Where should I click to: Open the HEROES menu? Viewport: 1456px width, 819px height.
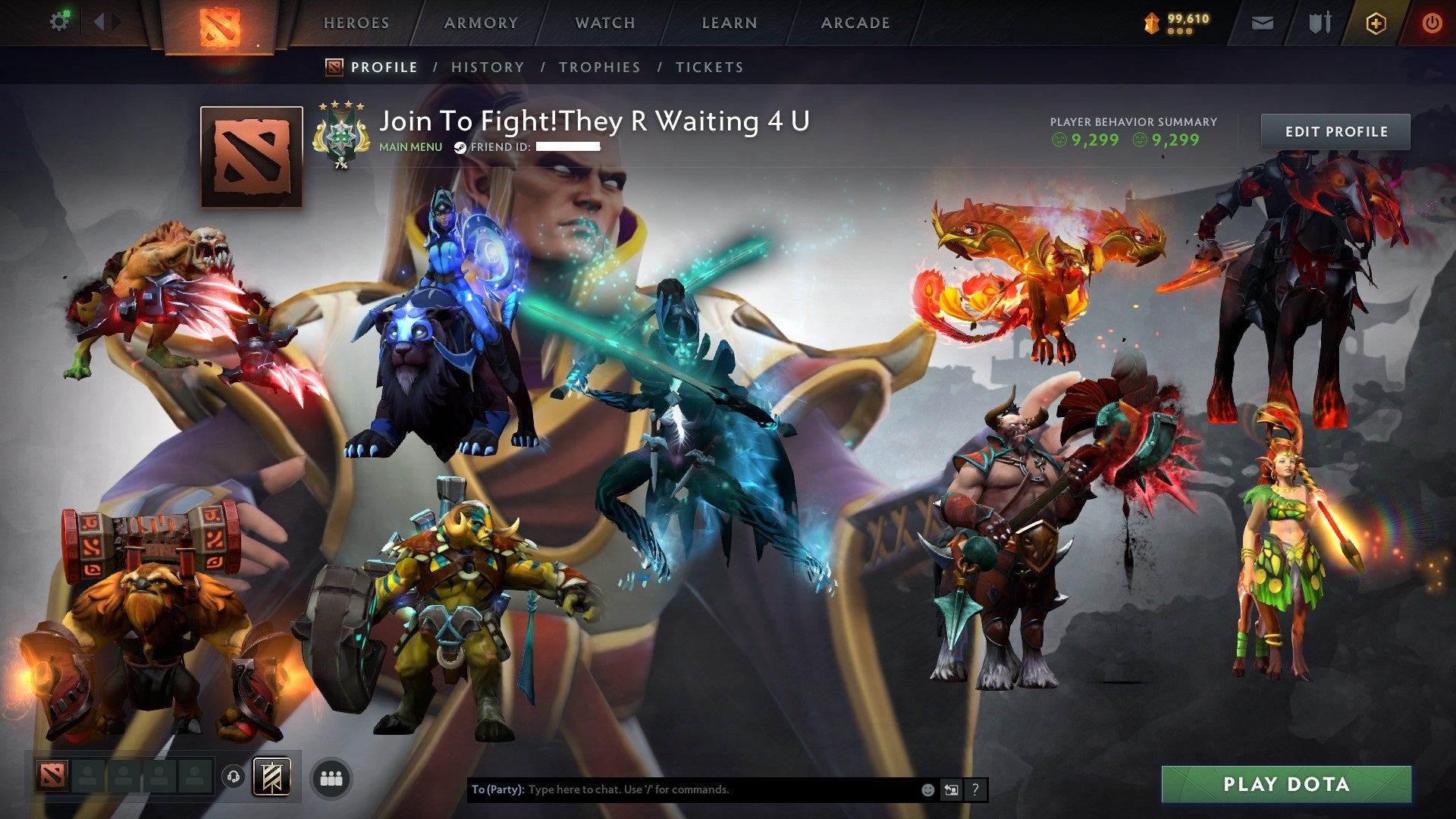pos(356,23)
